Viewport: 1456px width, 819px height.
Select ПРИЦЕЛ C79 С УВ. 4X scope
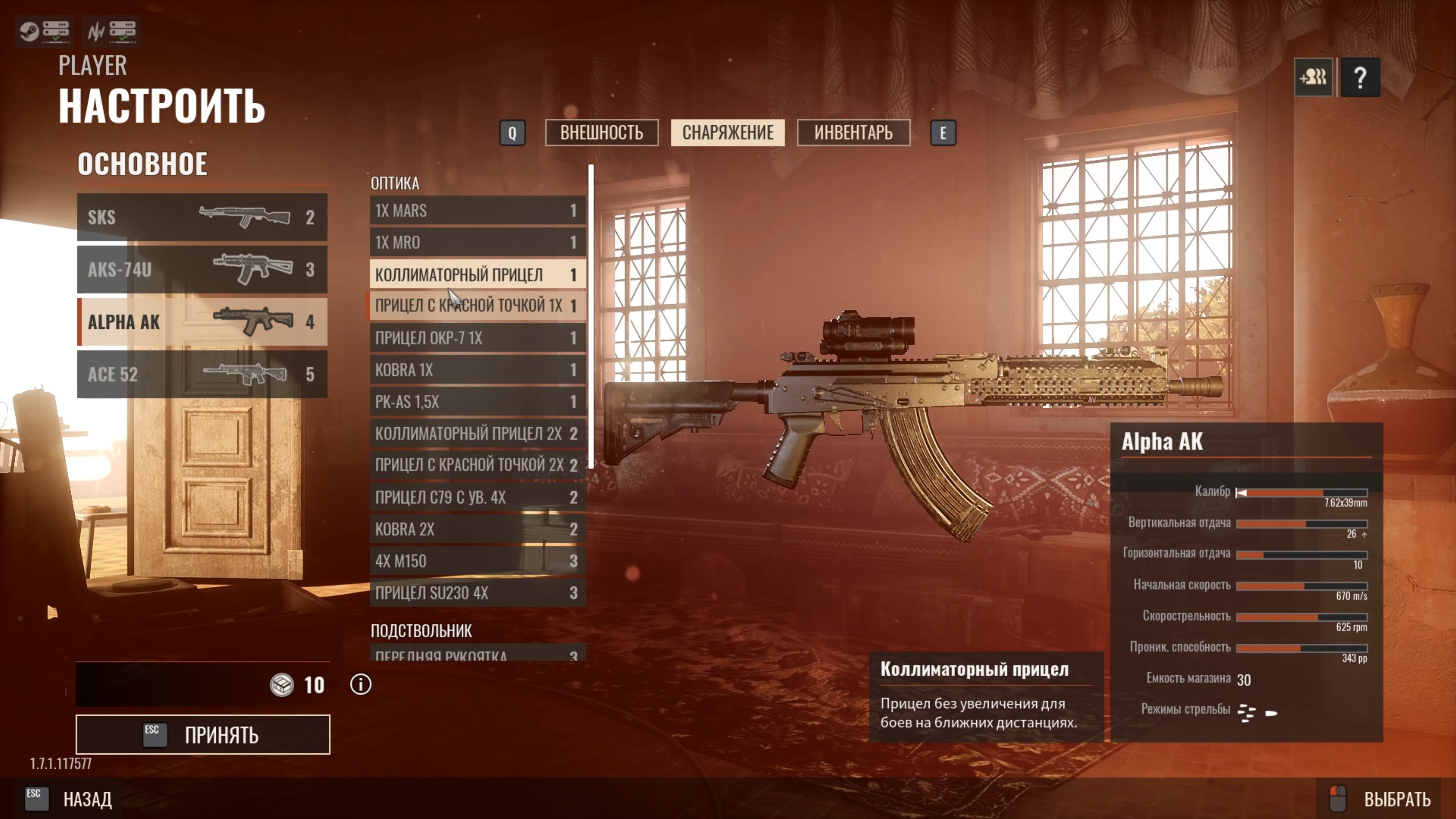click(477, 497)
